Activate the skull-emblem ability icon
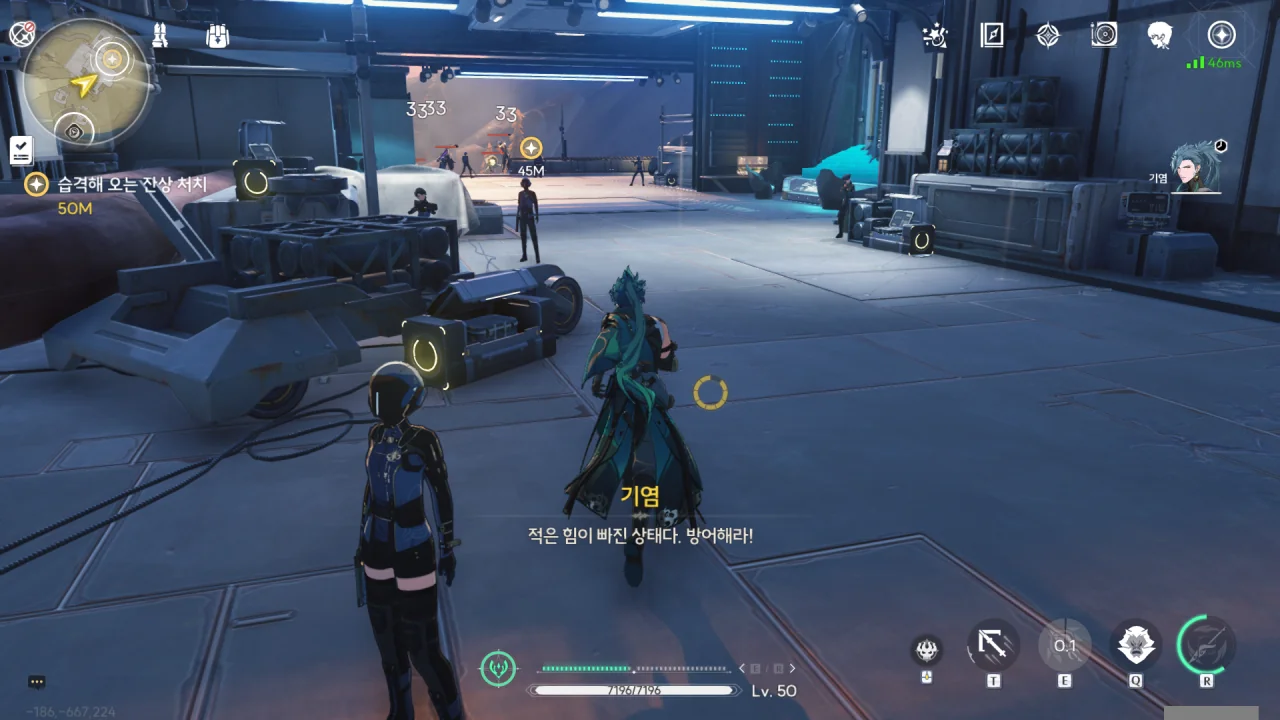This screenshot has width=1280, height=720. click(x=927, y=650)
